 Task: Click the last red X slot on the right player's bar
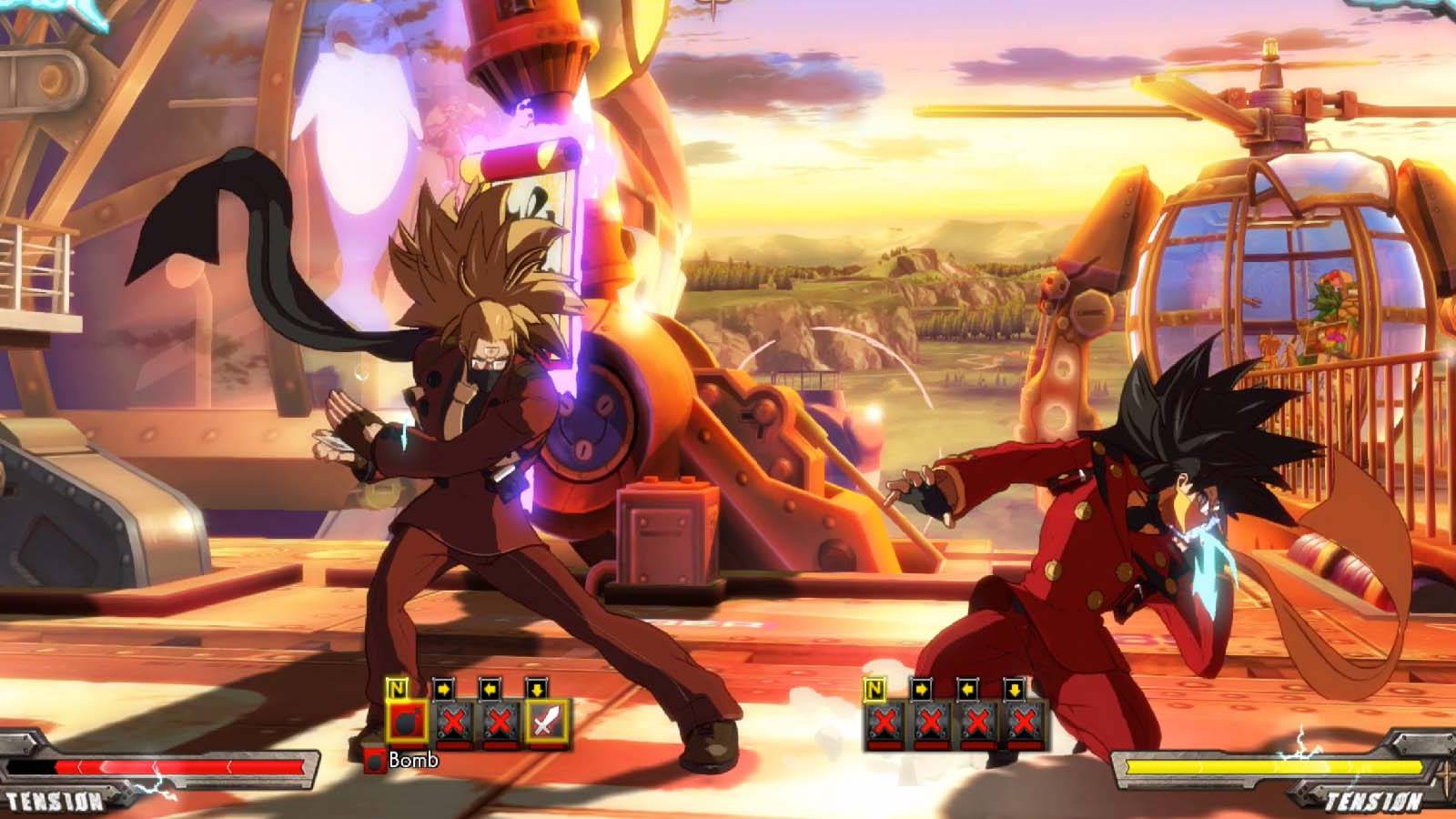tap(1023, 723)
